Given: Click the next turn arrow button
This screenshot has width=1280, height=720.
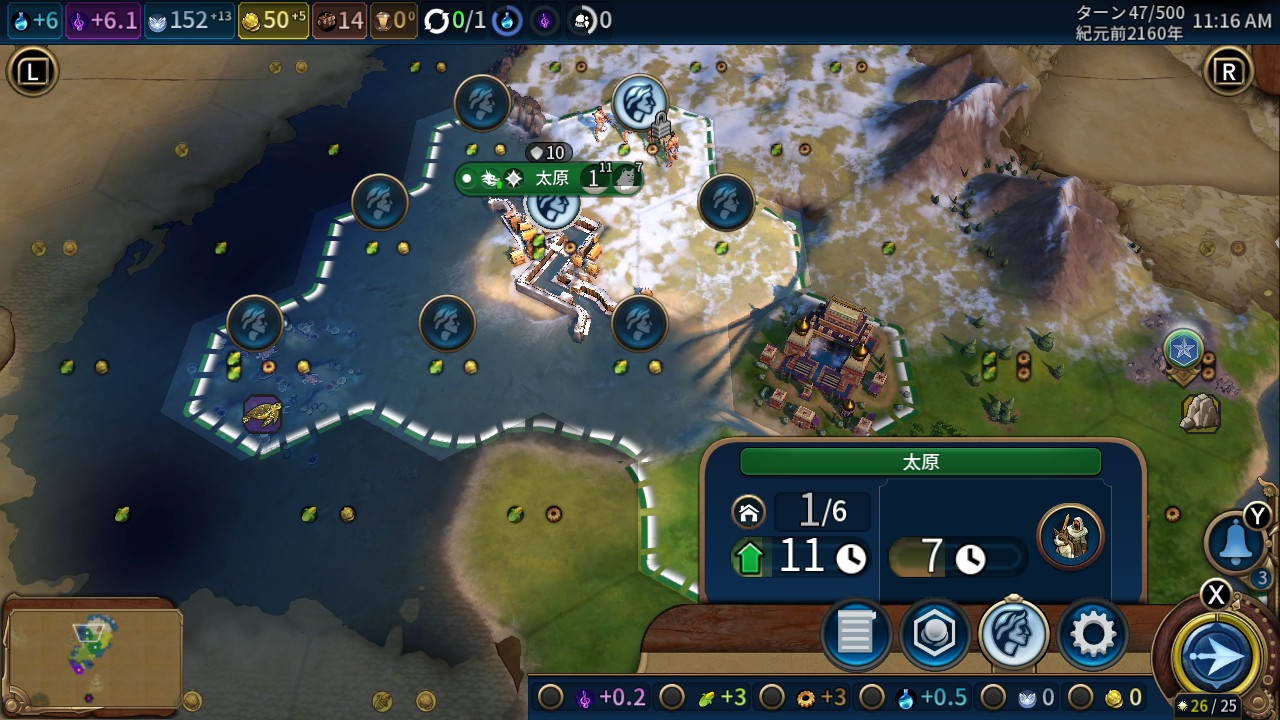Looking at the screenshot, I should 1217,657.
